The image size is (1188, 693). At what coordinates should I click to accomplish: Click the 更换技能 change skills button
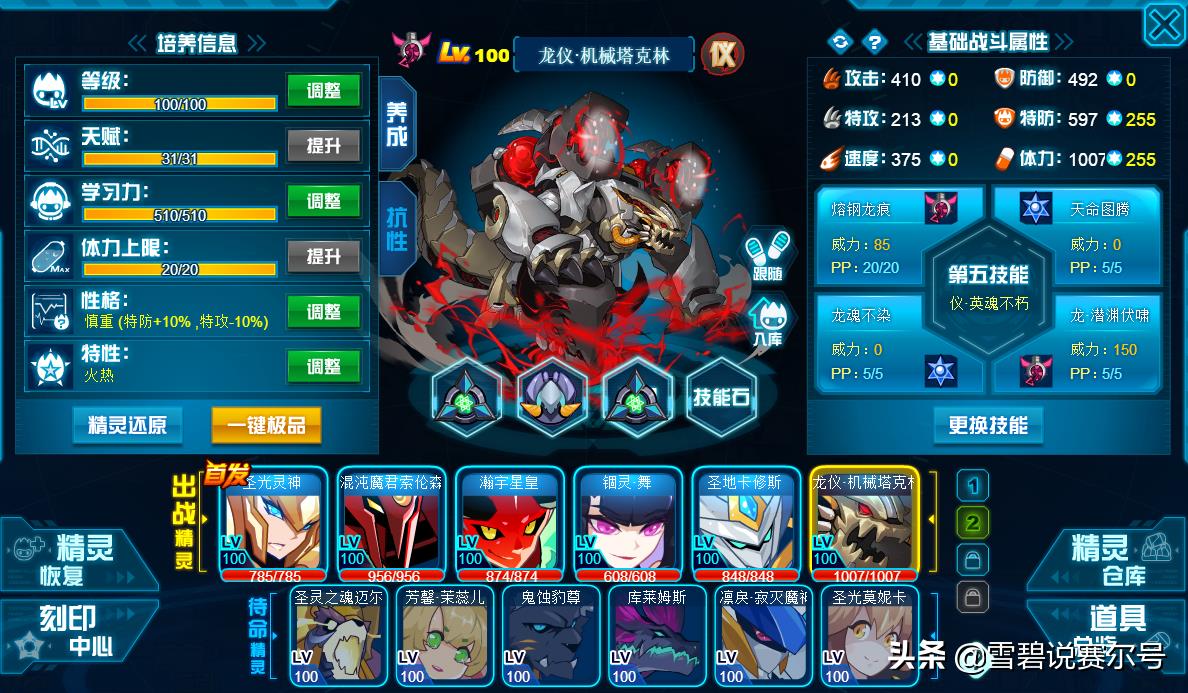[987, 425]
